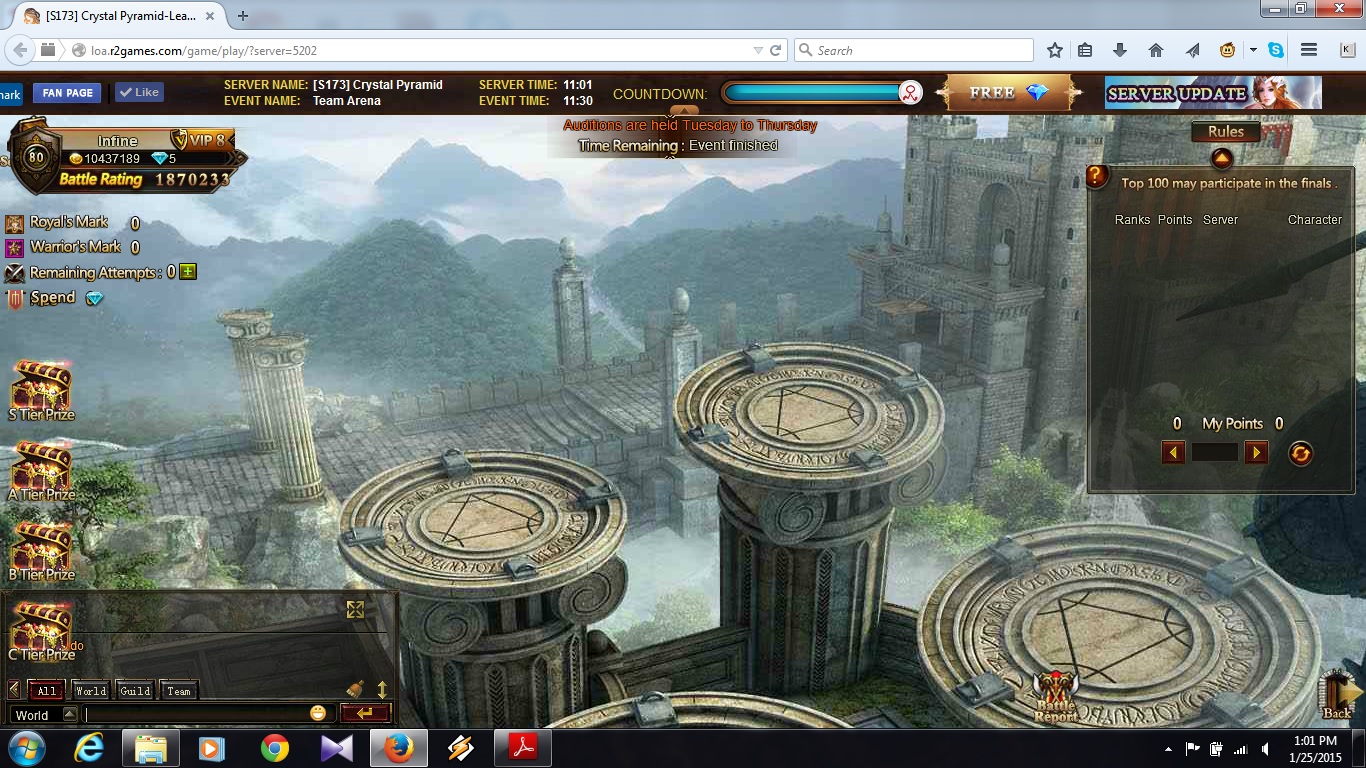1366x768 pixels.
Task: Open the Rules panel
Action: click(1225, 132)
